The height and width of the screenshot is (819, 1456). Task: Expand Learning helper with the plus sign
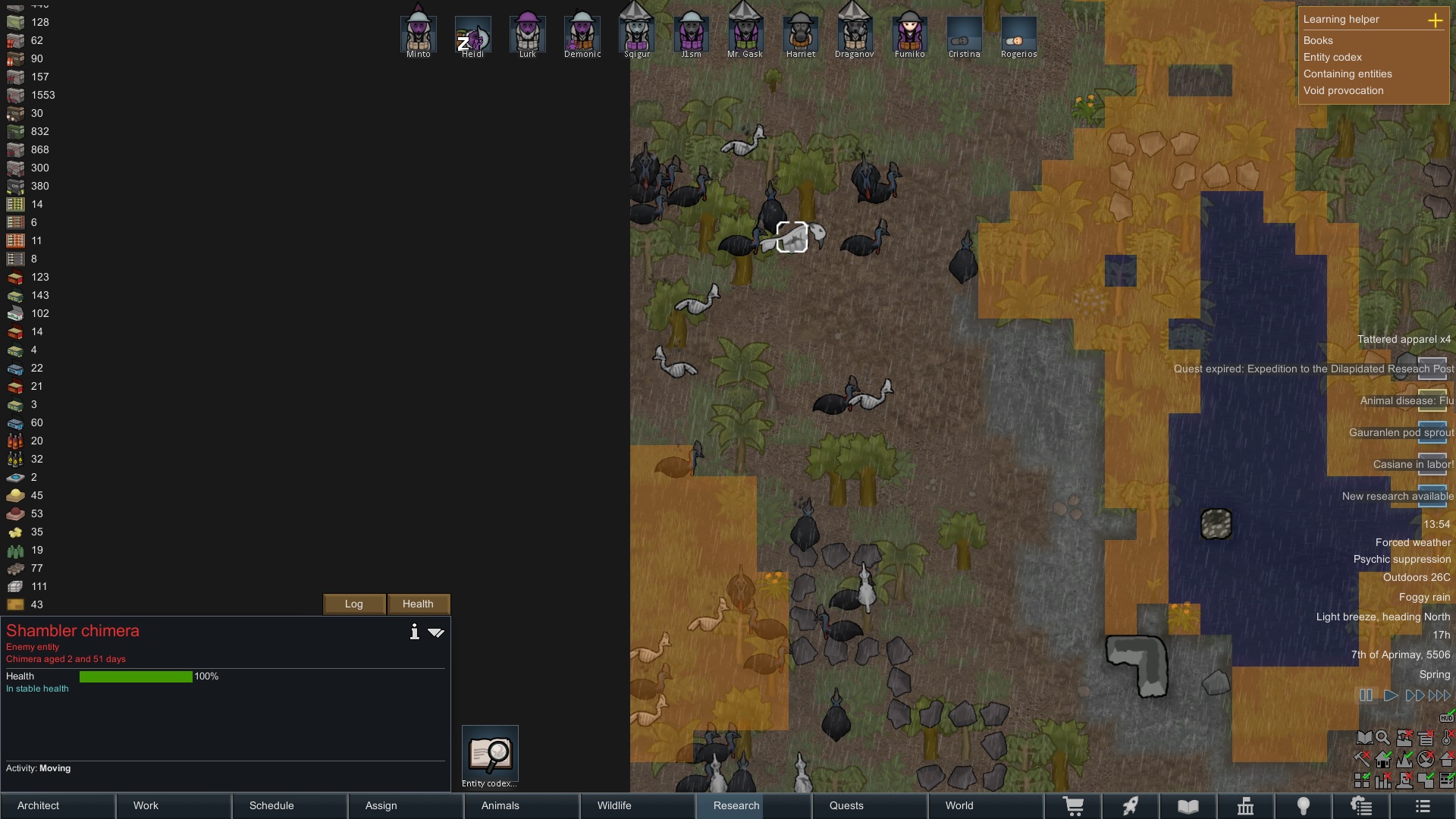pyautogui.click(x=1437, y=21)
